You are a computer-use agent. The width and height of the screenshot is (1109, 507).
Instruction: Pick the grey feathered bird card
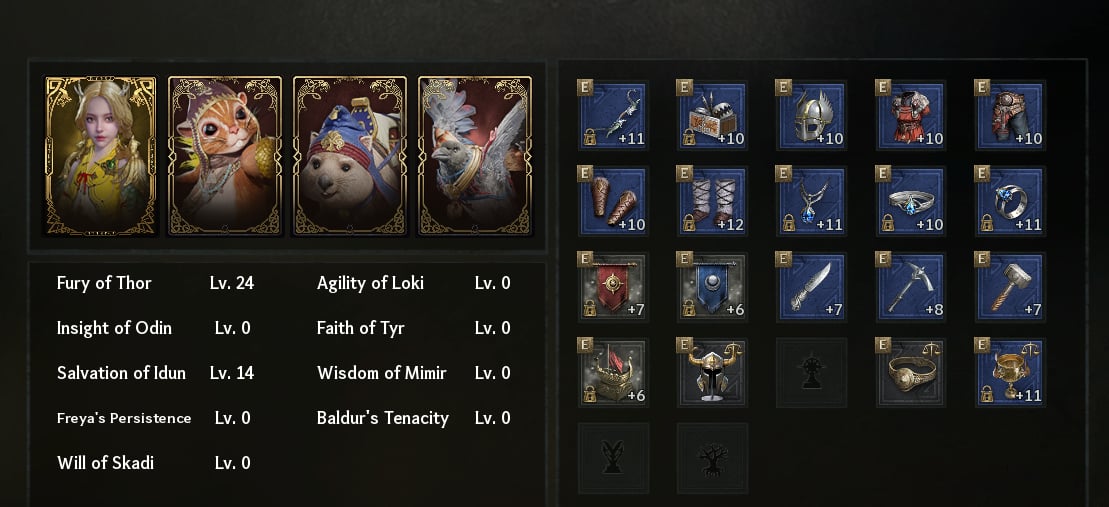[x=473, y=156]
